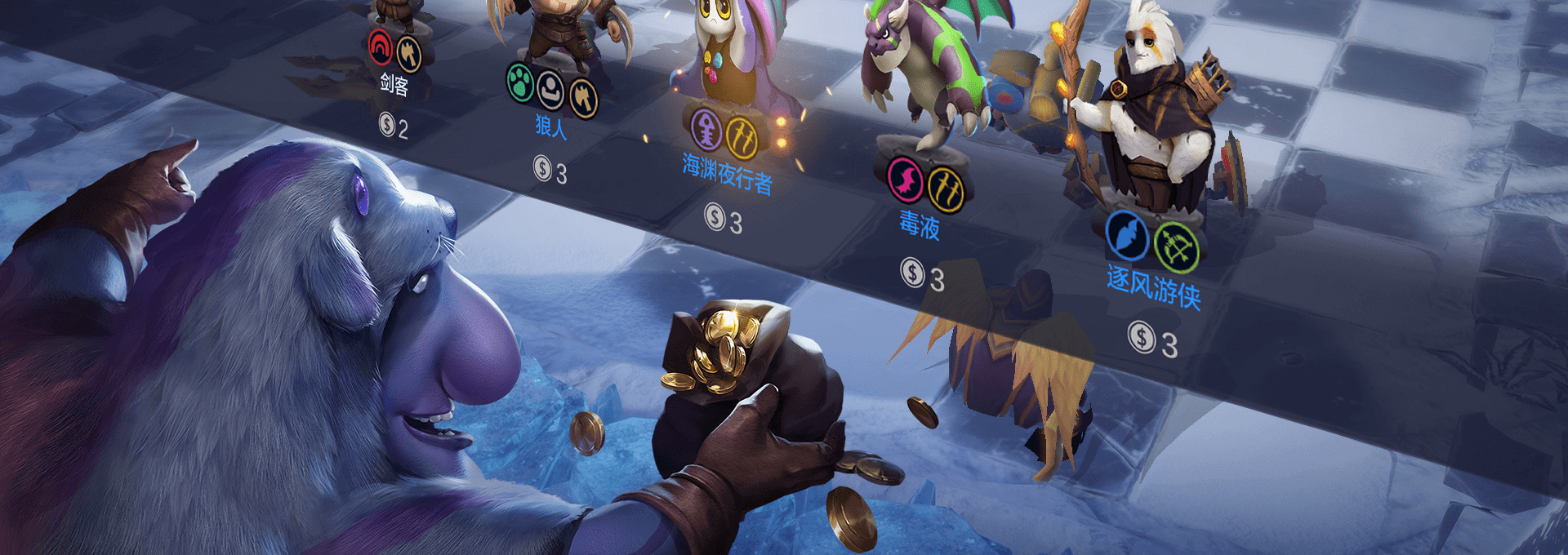Image resolution: width=1568 pixels, height=555 pixels.
Task: Inspect the purple fishbone icon on 海渊夜行者
Action: coord(707,129)
